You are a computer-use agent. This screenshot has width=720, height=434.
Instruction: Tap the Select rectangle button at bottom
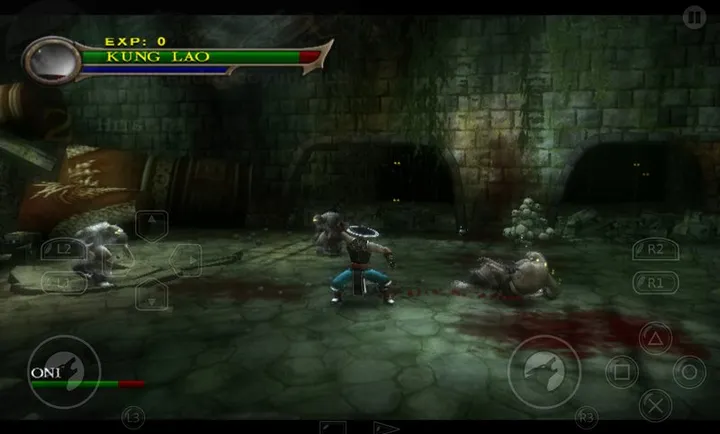click(332, 427)
